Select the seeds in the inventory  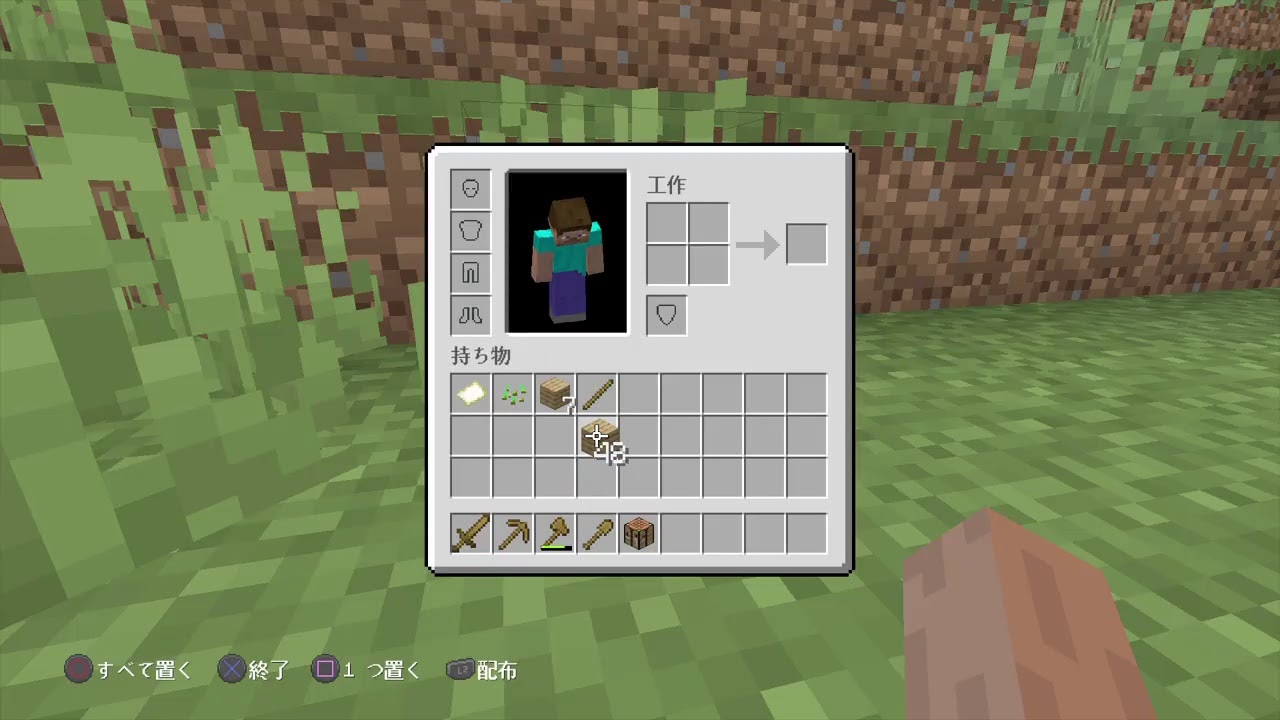(513, 393)
